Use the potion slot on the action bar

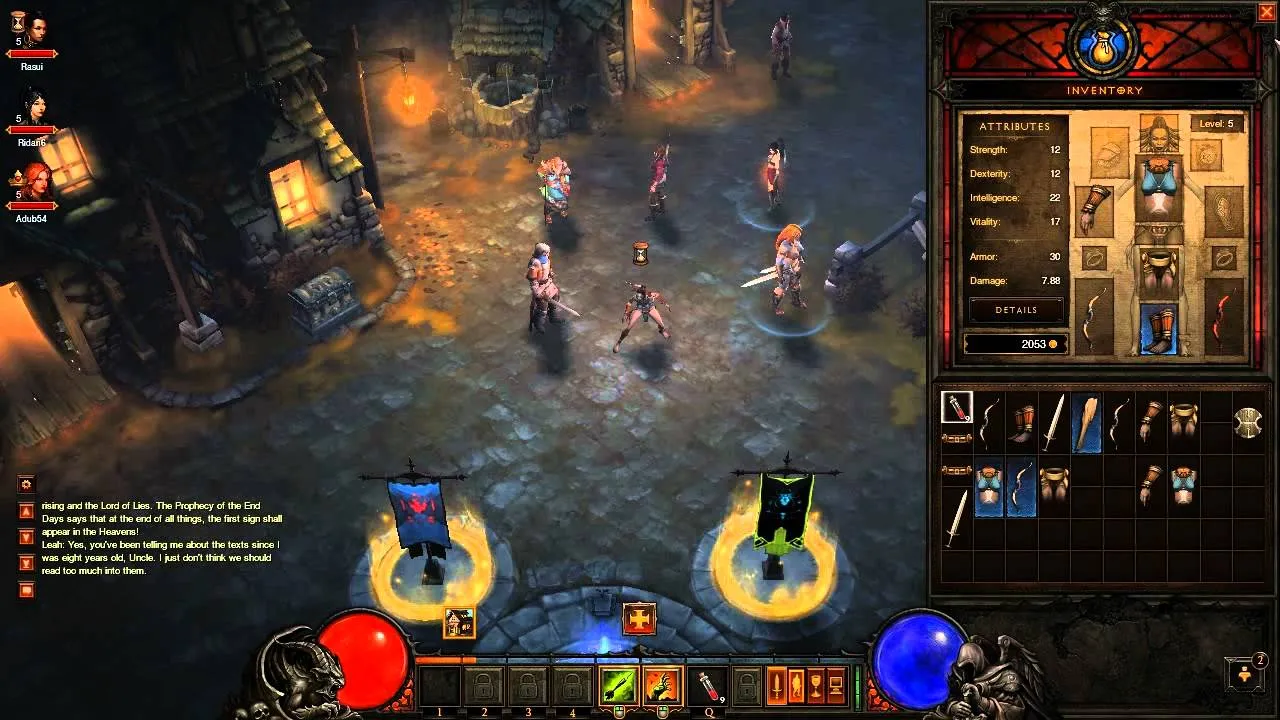pos(707,686)
